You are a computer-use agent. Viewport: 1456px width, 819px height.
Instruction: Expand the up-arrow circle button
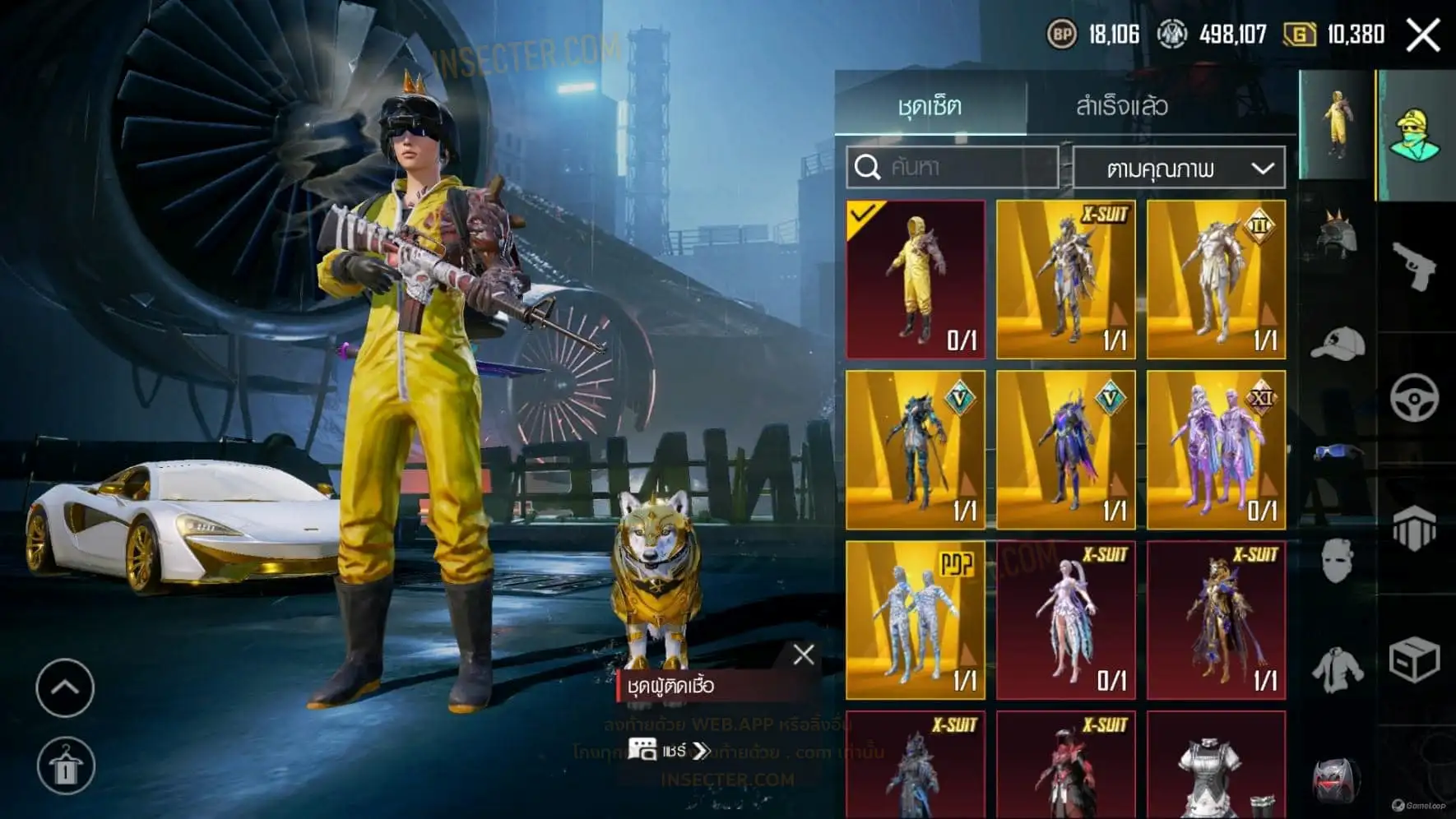tap(65, 687)
